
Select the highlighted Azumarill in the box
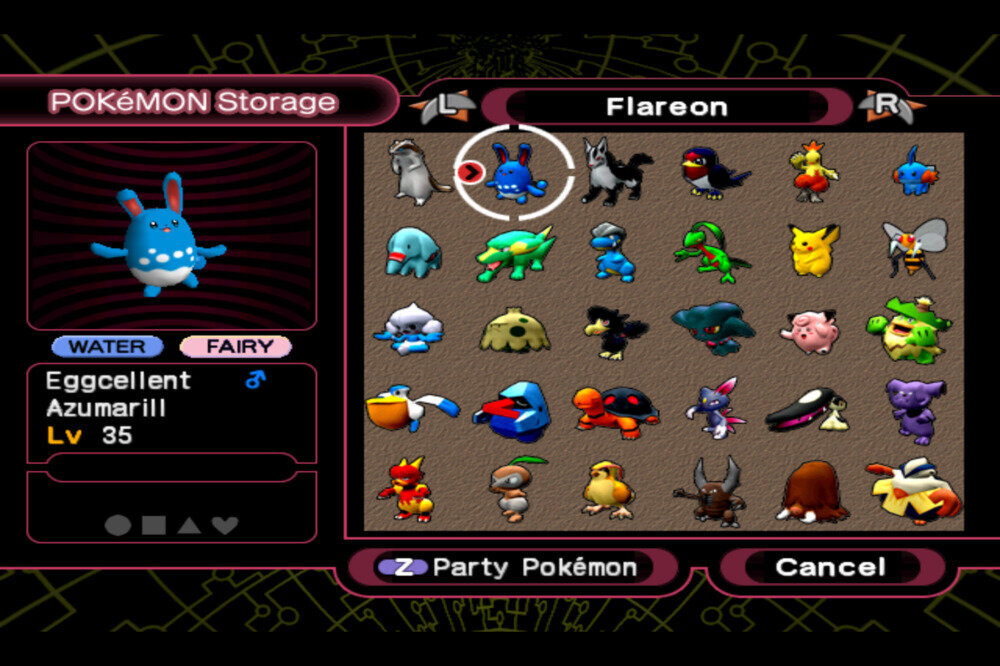[515, 172]
